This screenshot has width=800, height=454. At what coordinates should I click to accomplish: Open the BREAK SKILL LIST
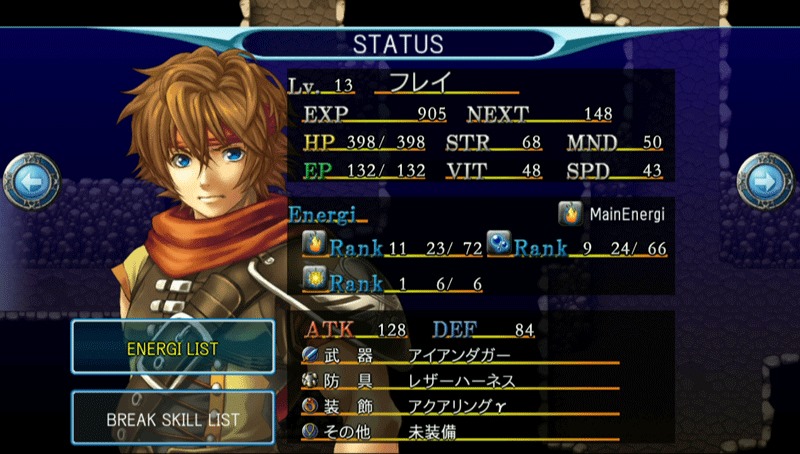click(172, 419)
